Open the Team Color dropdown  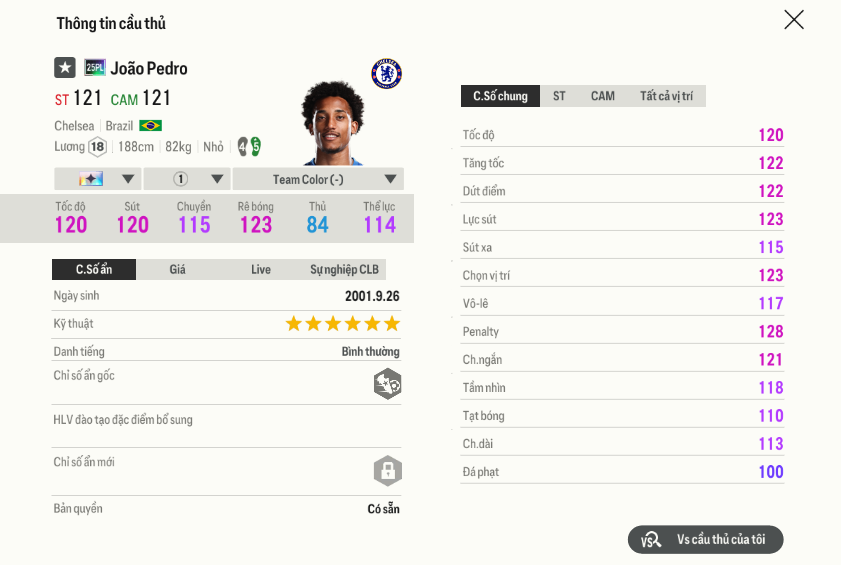(318, 179)
